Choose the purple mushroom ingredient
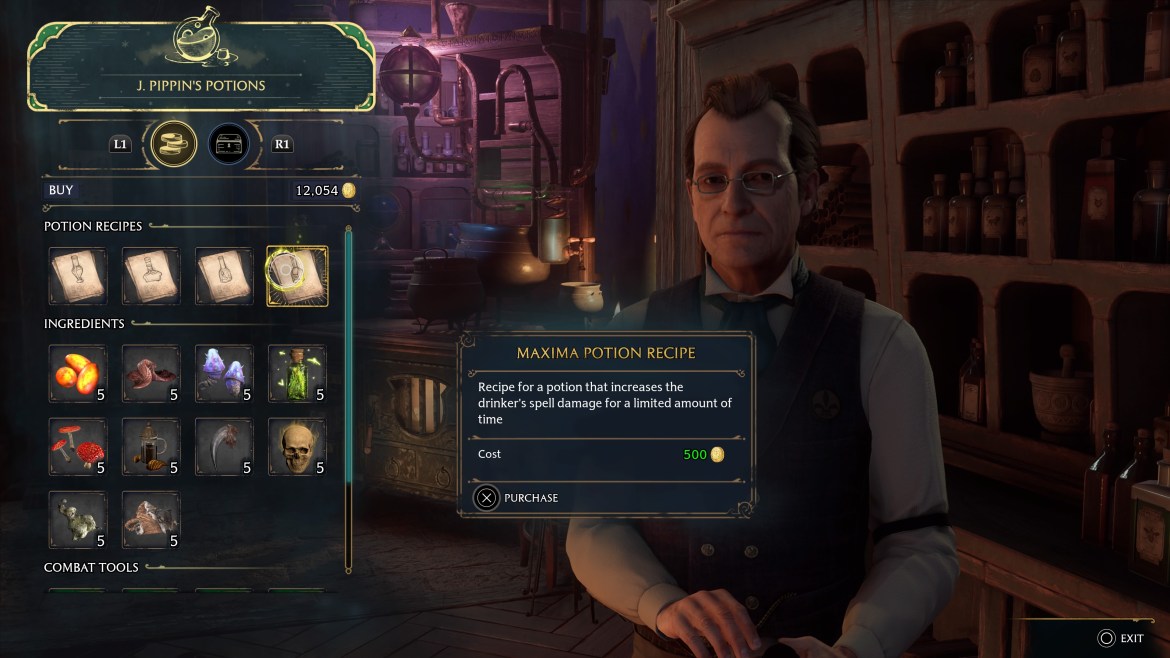 pos(224,374)
